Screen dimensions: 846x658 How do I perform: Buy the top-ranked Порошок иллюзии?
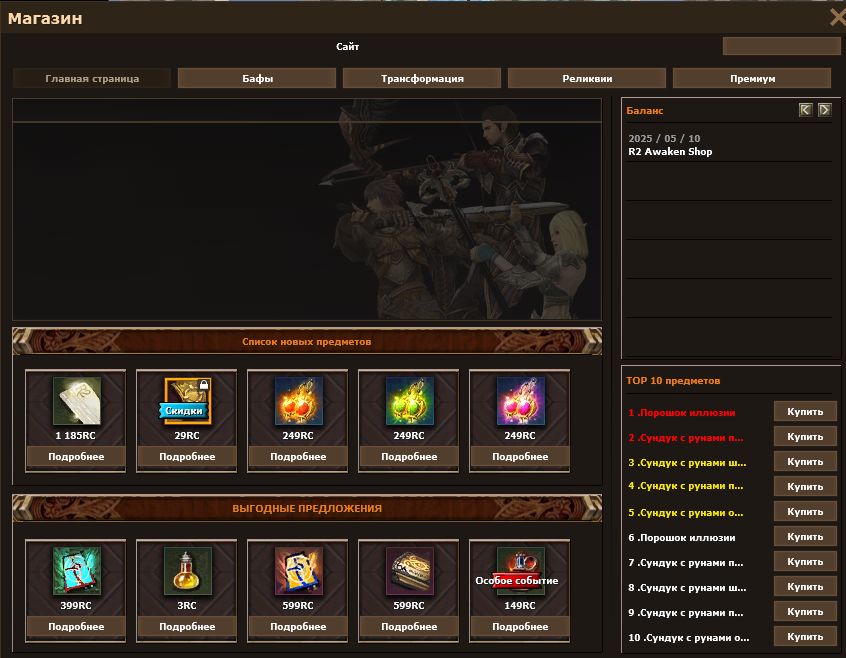tap(805, 412)
